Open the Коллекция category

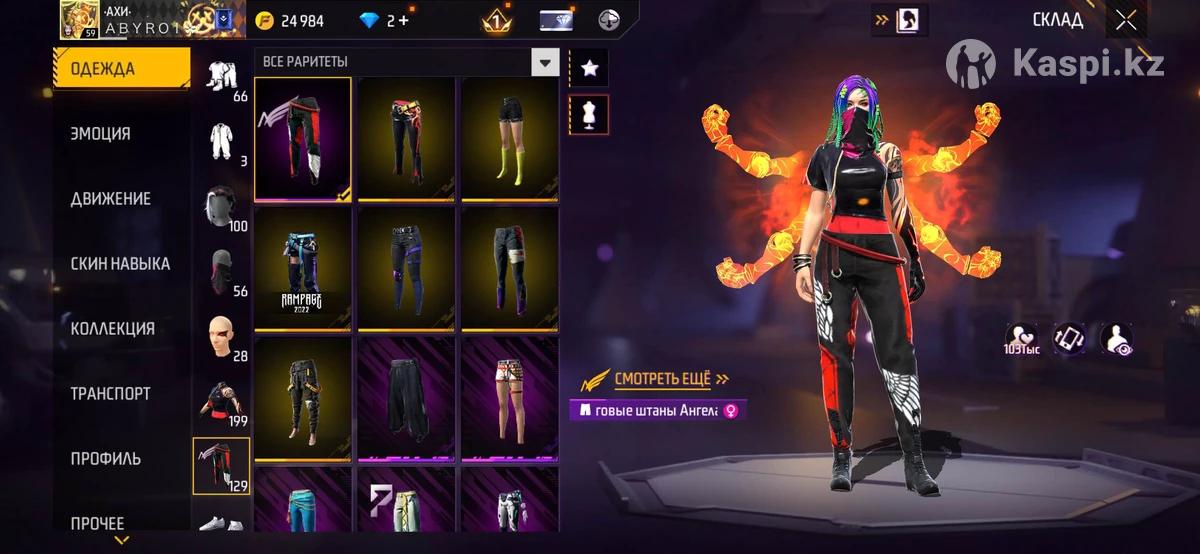point(113,329)
